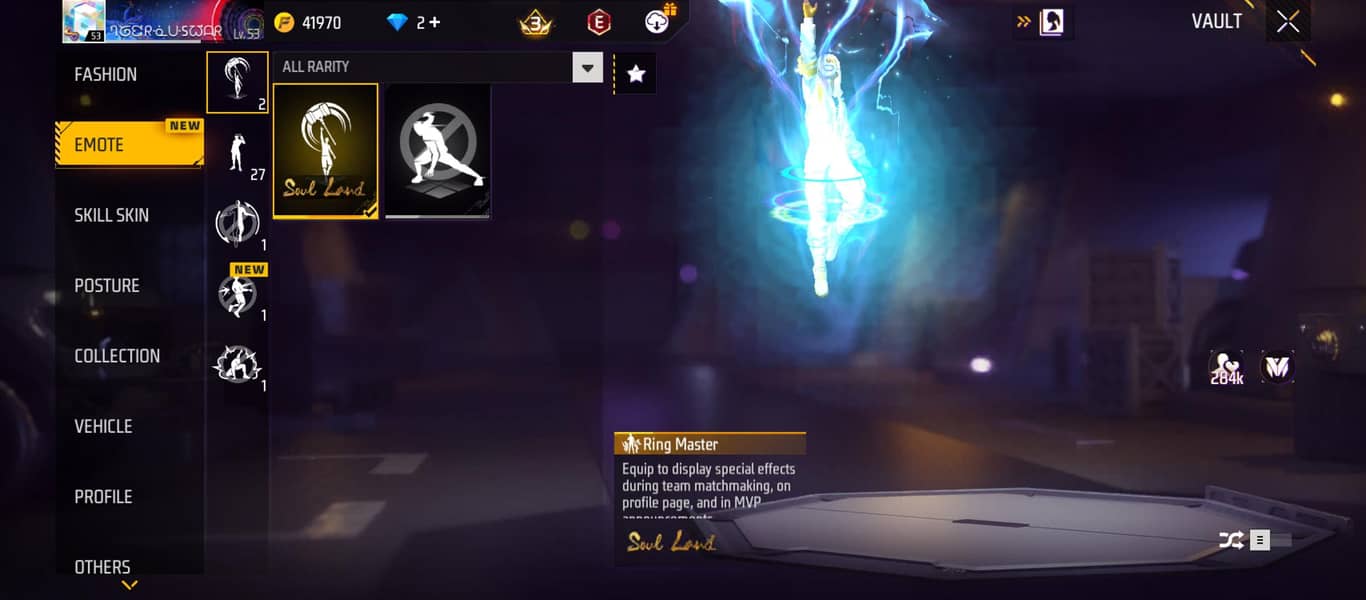1366x600 pixels.
Task: Expand the All Rarity dropdown
Action: pyautogui.click(x=587, y=68)
